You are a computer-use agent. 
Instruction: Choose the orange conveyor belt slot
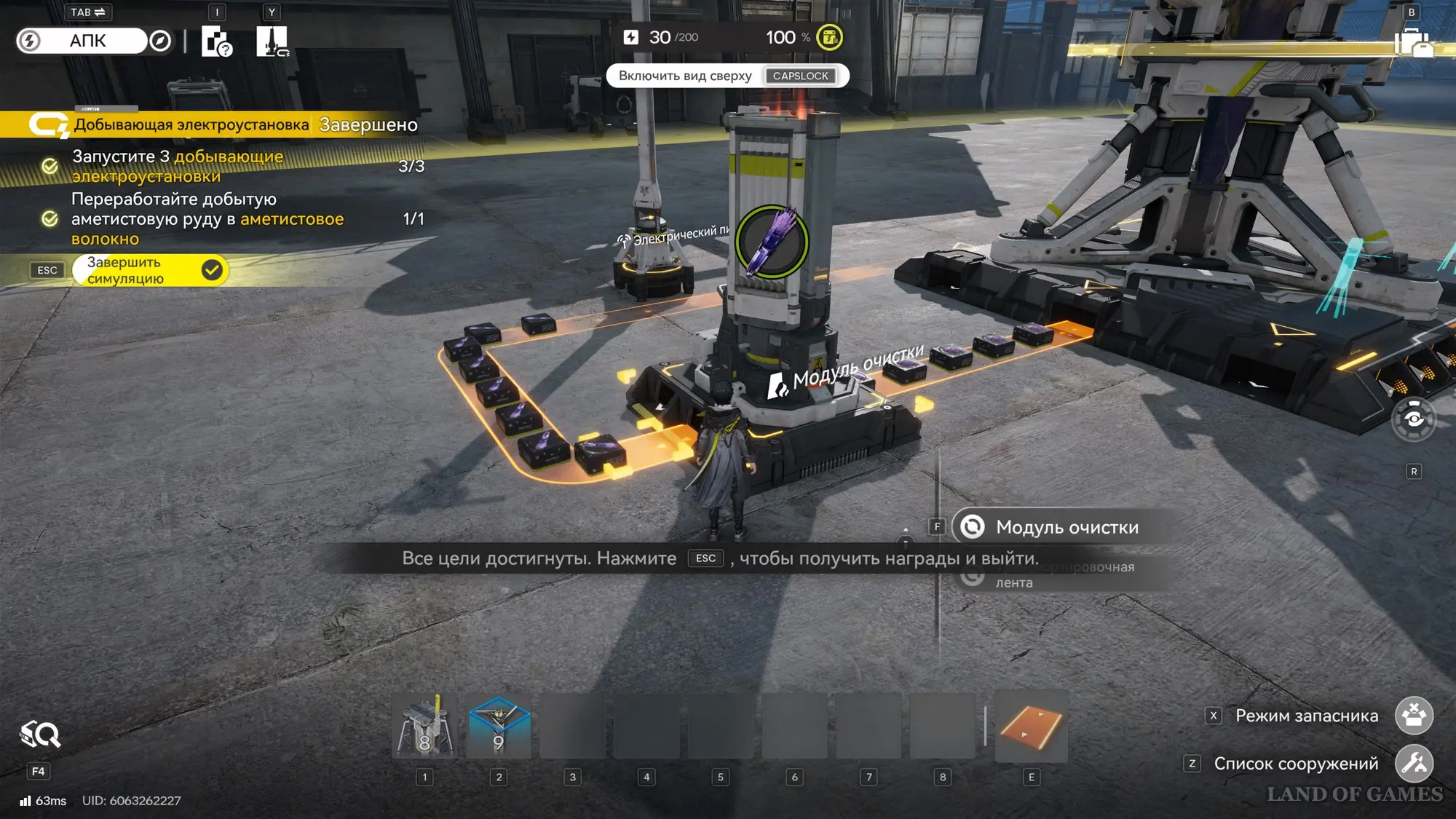click(1031, 727)
